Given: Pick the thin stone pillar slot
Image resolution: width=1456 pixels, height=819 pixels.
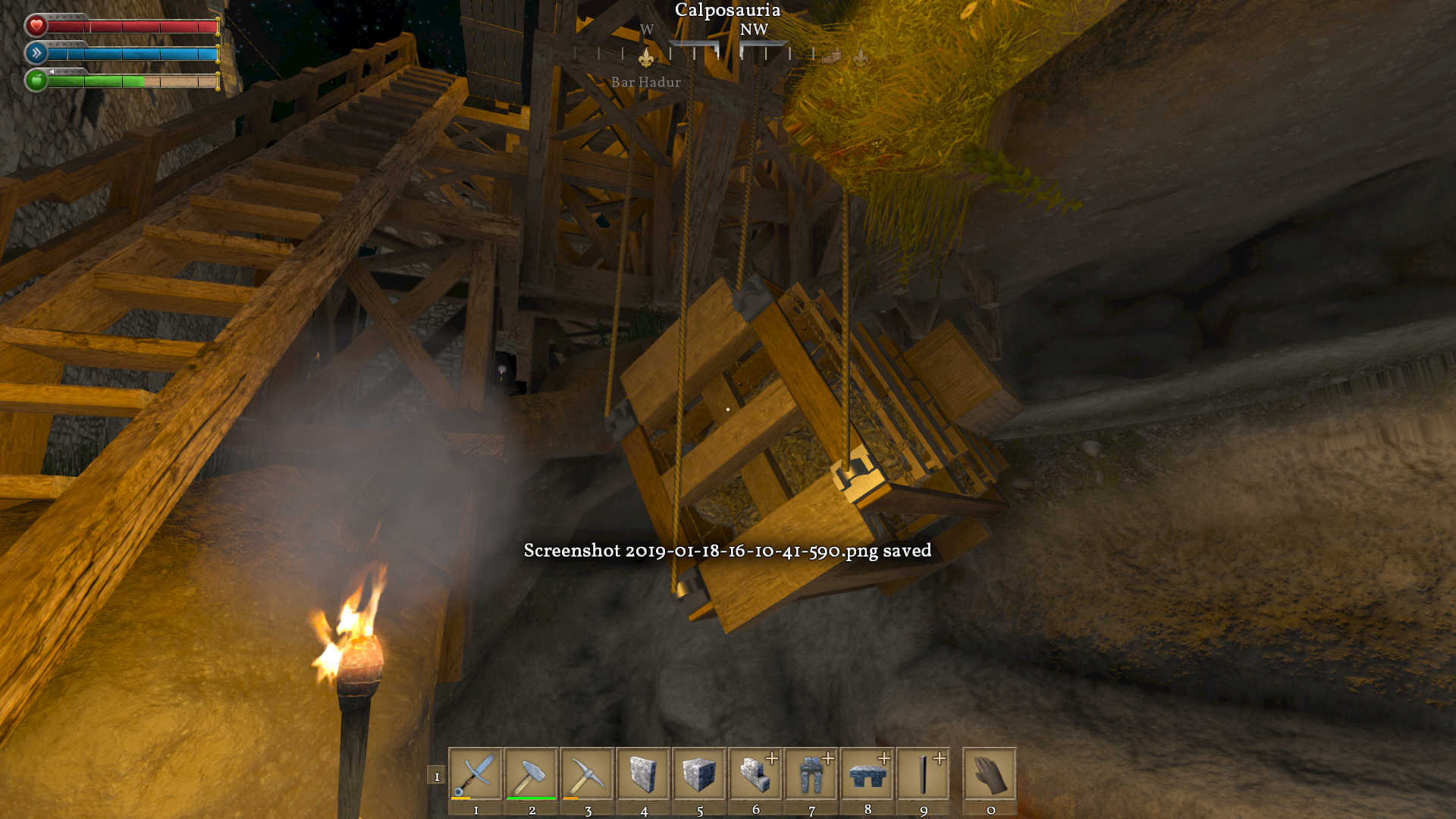Looking at the screenshot, I should pos(924,774).
